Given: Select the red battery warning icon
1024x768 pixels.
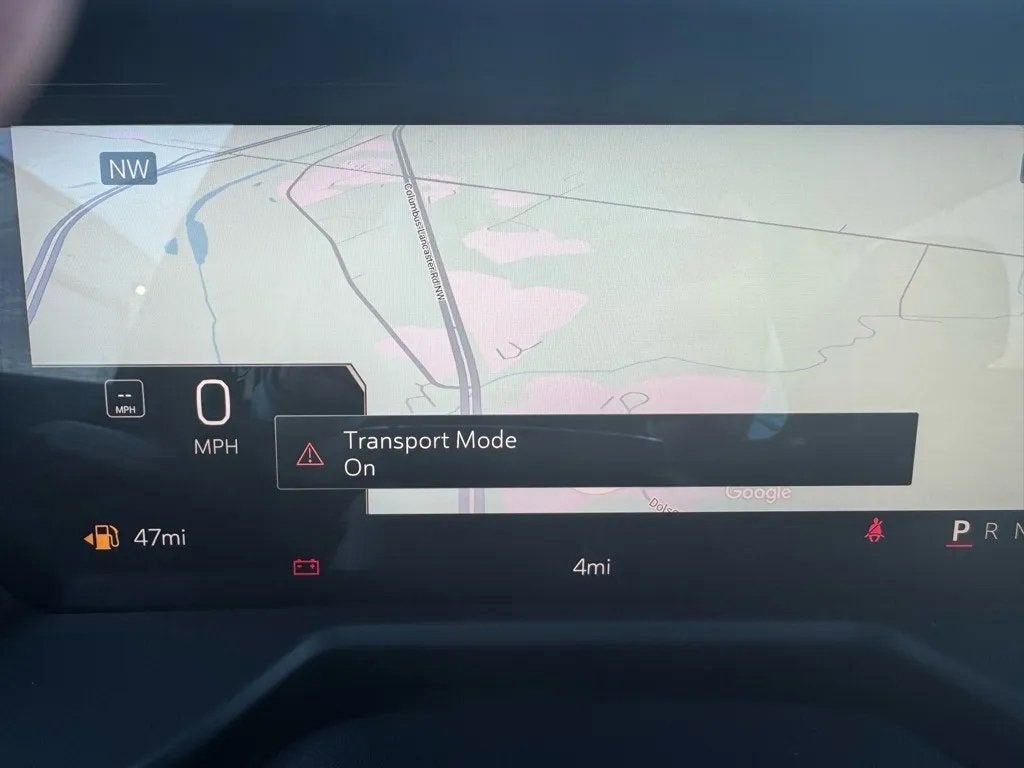Looking at the screenshot, I should [x=306, y=567].
